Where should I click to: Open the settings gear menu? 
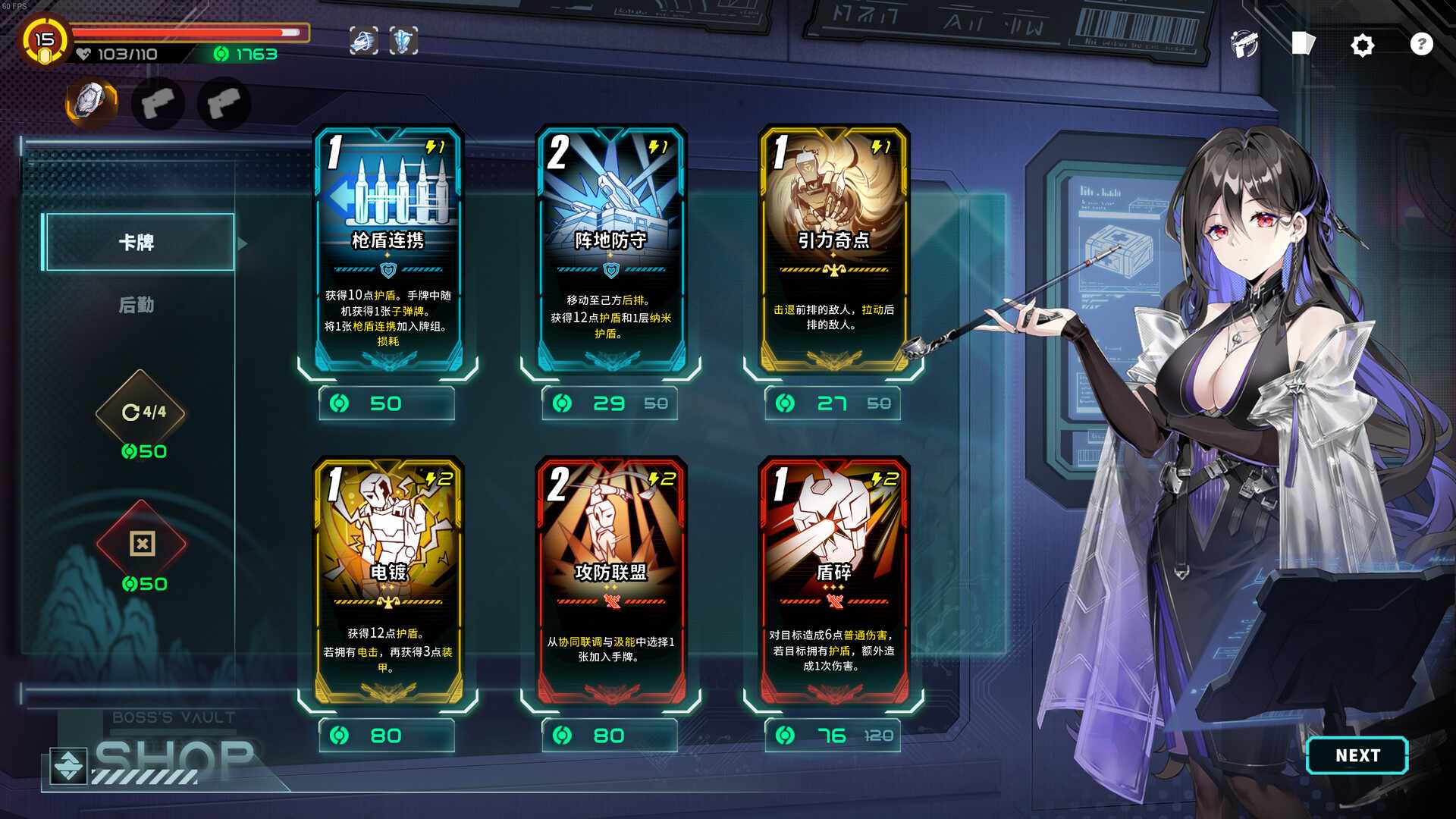point(1362,45)
